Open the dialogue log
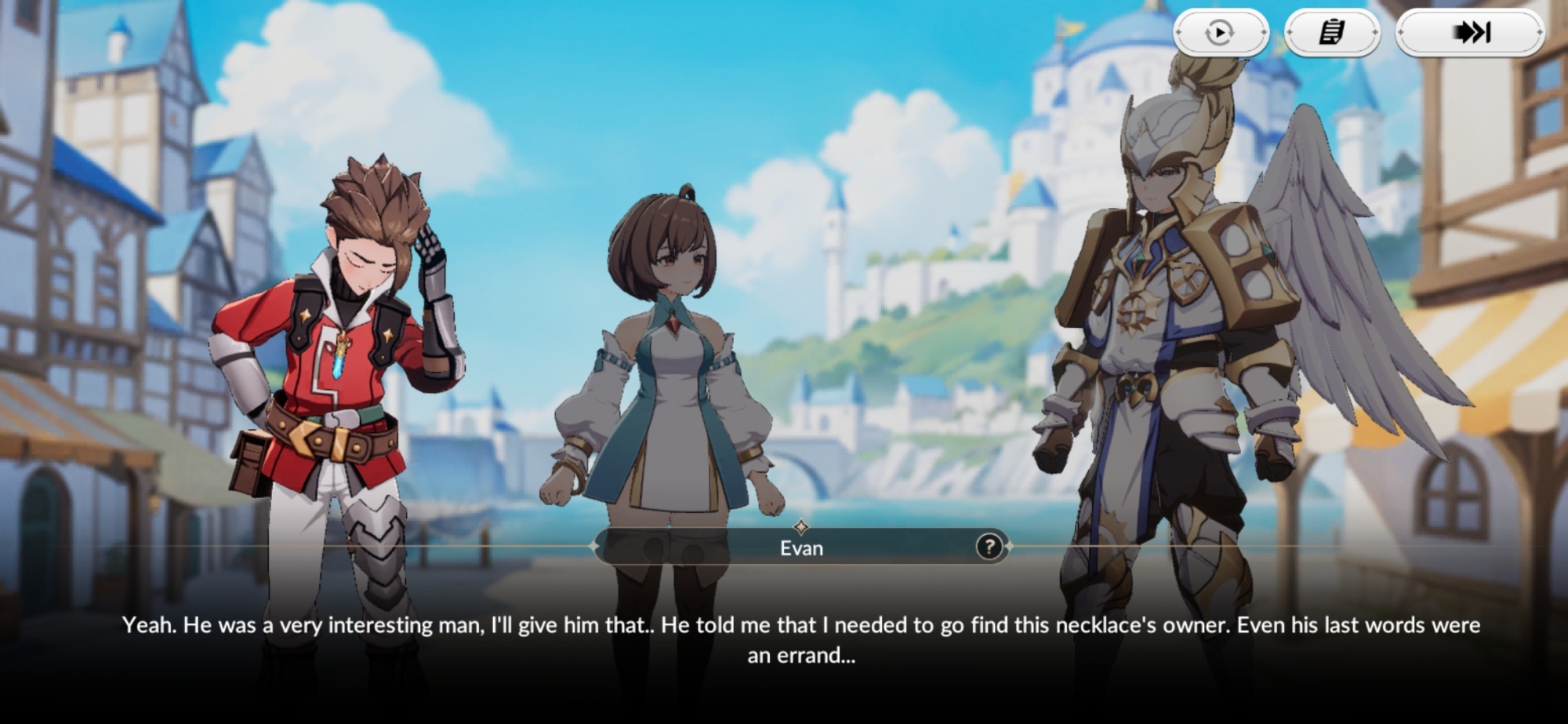 1332,33
